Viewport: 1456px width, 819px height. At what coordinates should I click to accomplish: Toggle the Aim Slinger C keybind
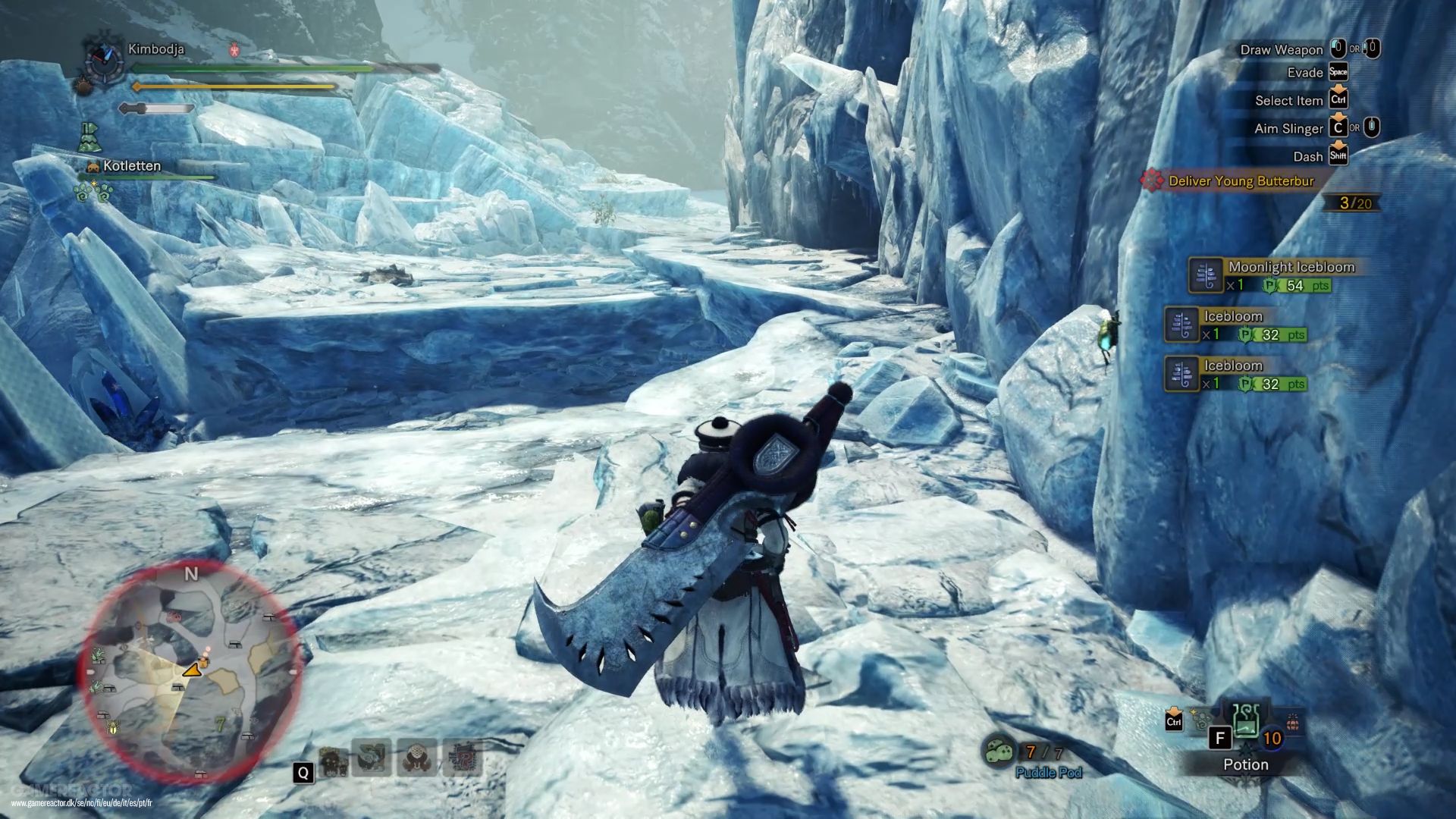point(1339,128)
